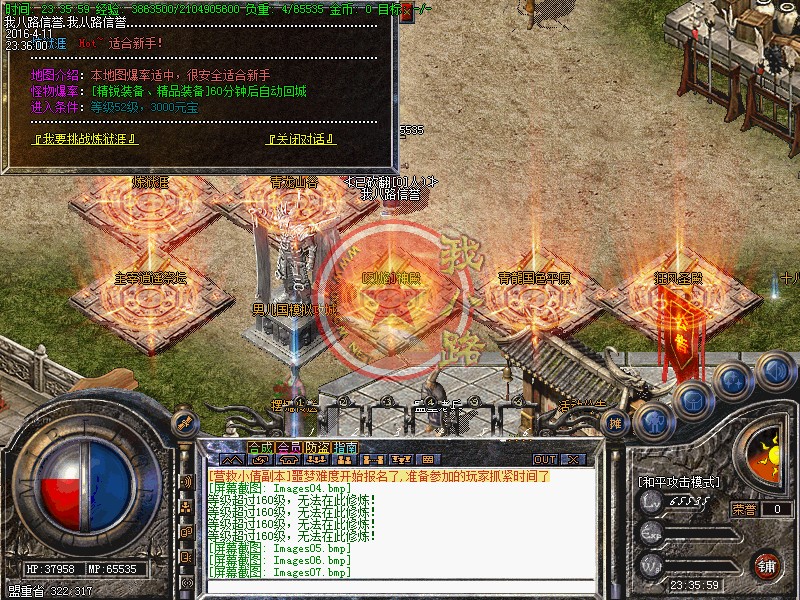
Task: Switch to the 合成 tab
Action: point(260,448)
